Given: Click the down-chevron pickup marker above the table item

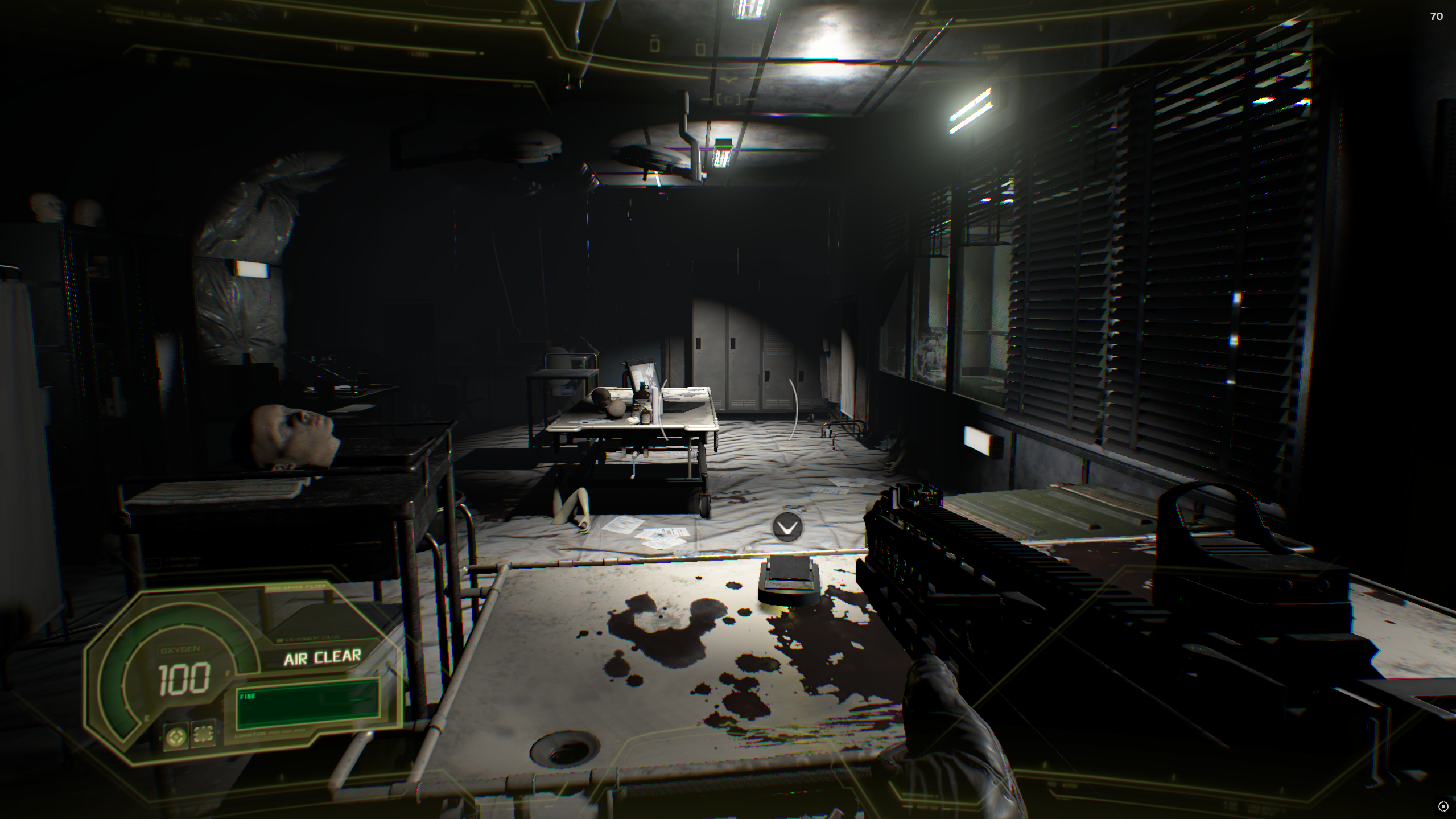Looking at the screenshot, I should [787, 528].
